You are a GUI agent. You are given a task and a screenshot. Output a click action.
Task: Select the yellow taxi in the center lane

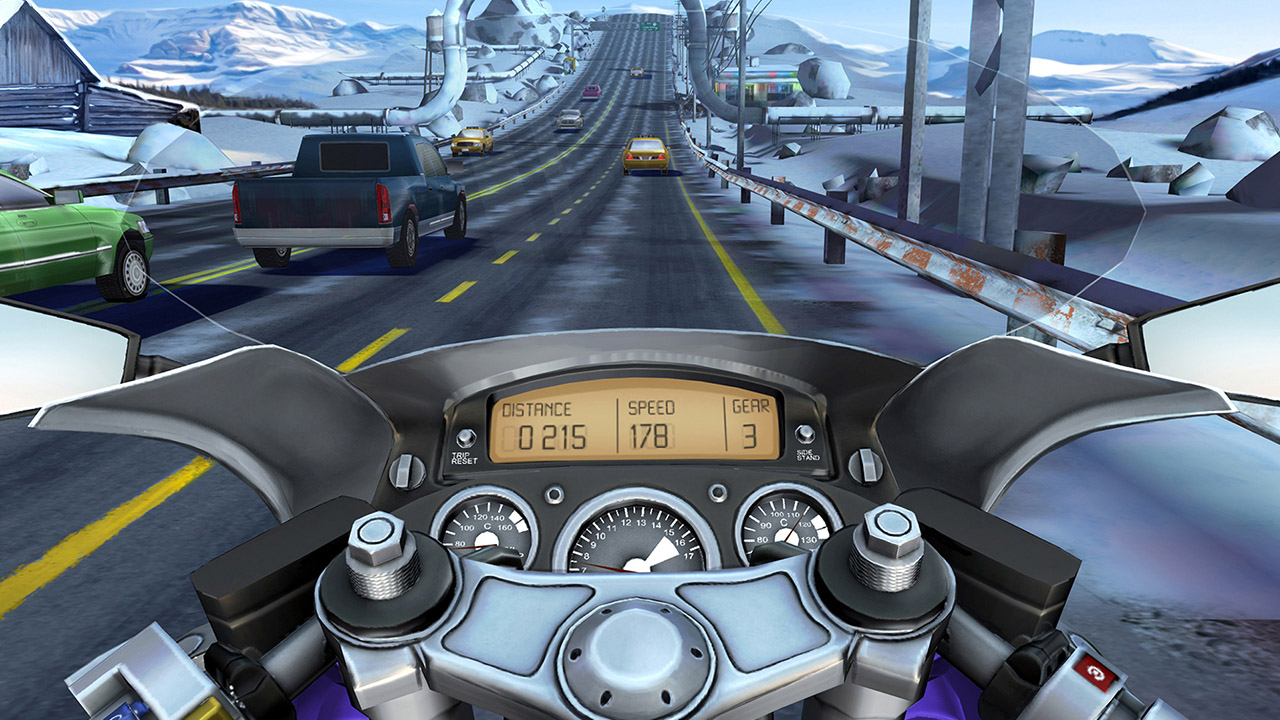[644, 155]
